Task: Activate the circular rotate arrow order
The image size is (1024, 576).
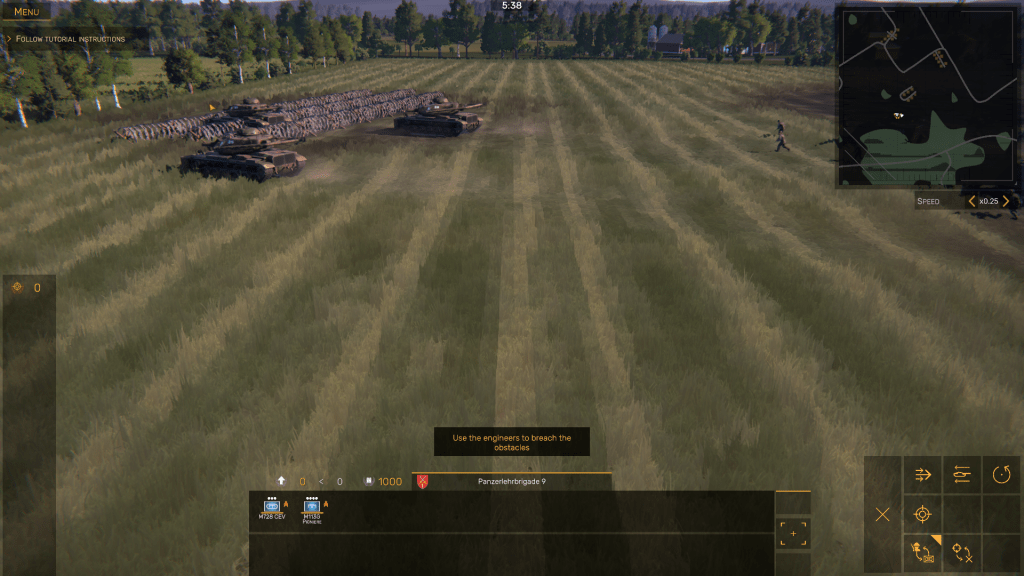Action: (x=1001, y=474)
